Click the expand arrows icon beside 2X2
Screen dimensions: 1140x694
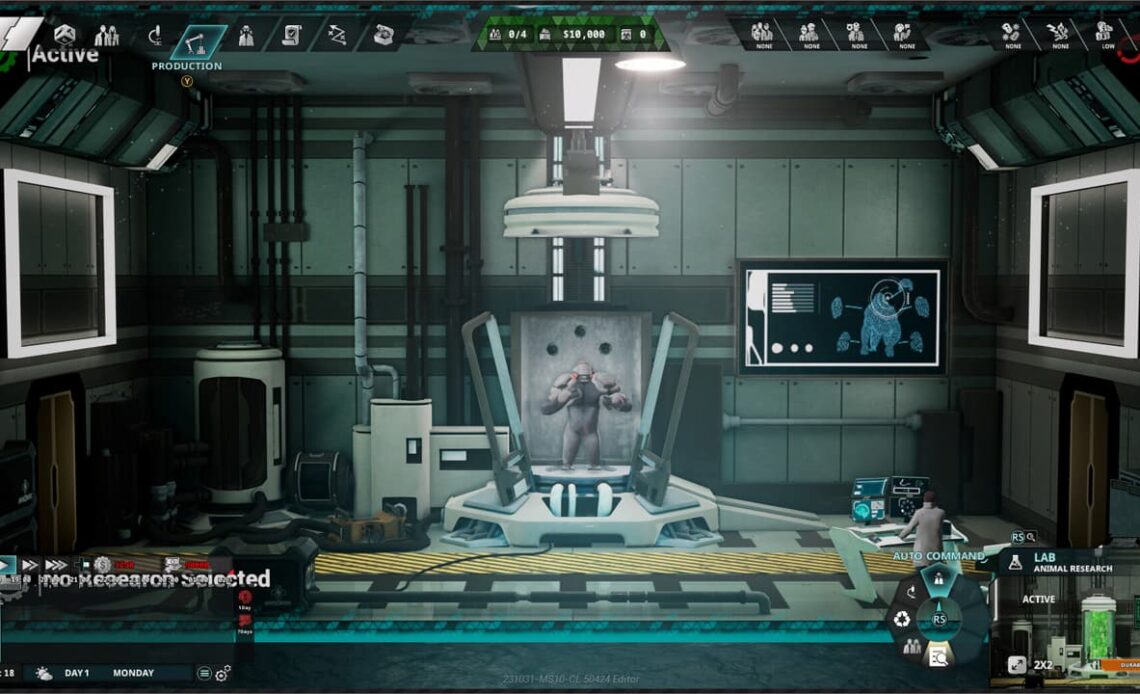(x=1016, y=664)
